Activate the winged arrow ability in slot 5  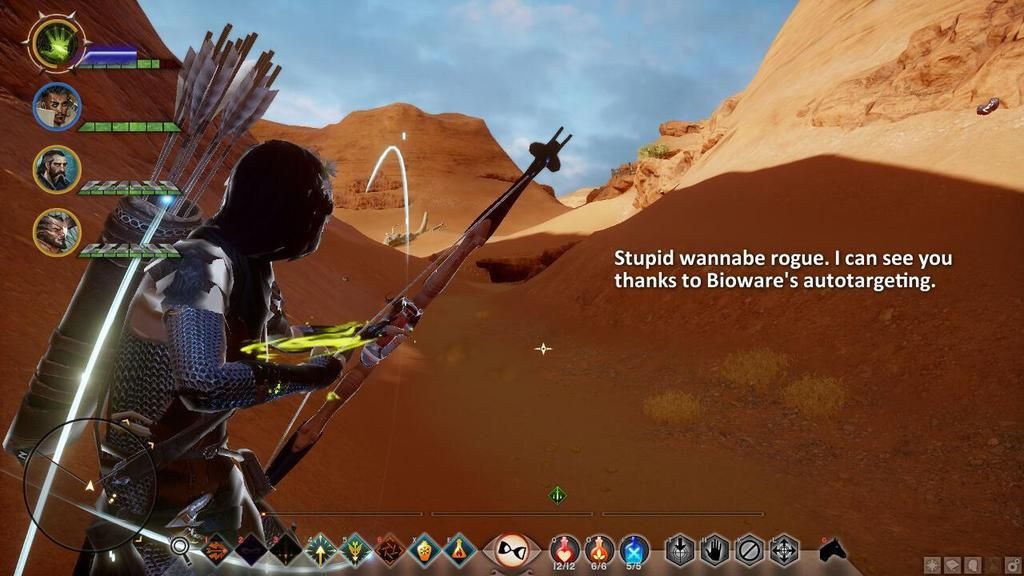pyautogui.click(x=356, y=549)
